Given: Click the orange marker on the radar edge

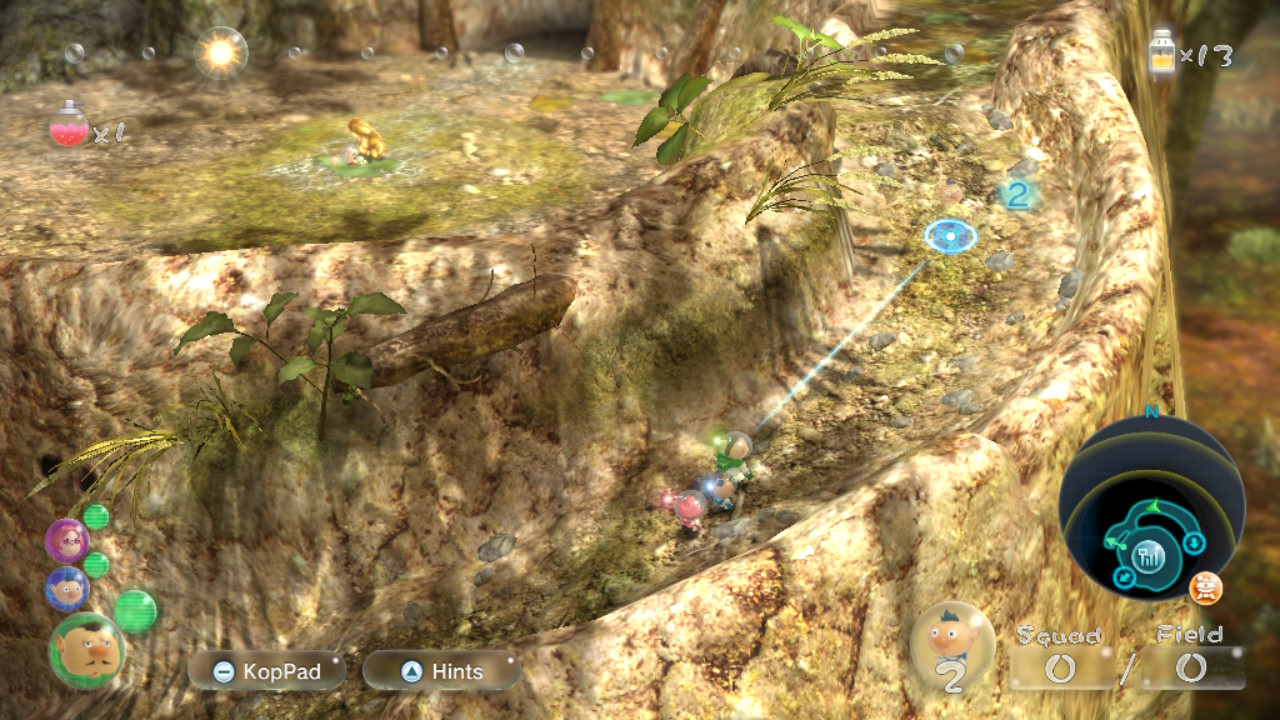Looking at the screenshot, I should point(1206,588).
